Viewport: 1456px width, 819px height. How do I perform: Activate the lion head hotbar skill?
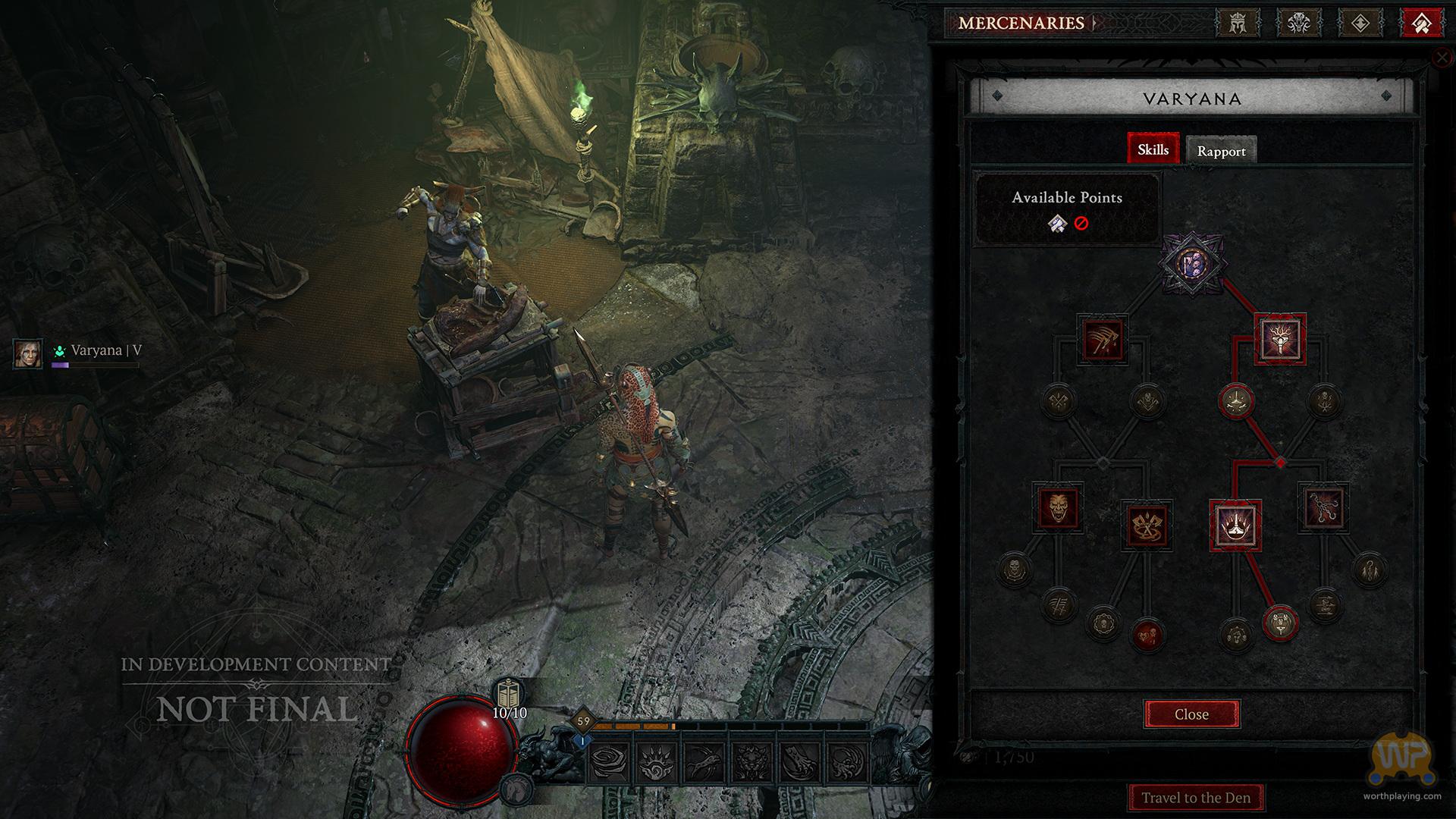click(x=751, y=761)
